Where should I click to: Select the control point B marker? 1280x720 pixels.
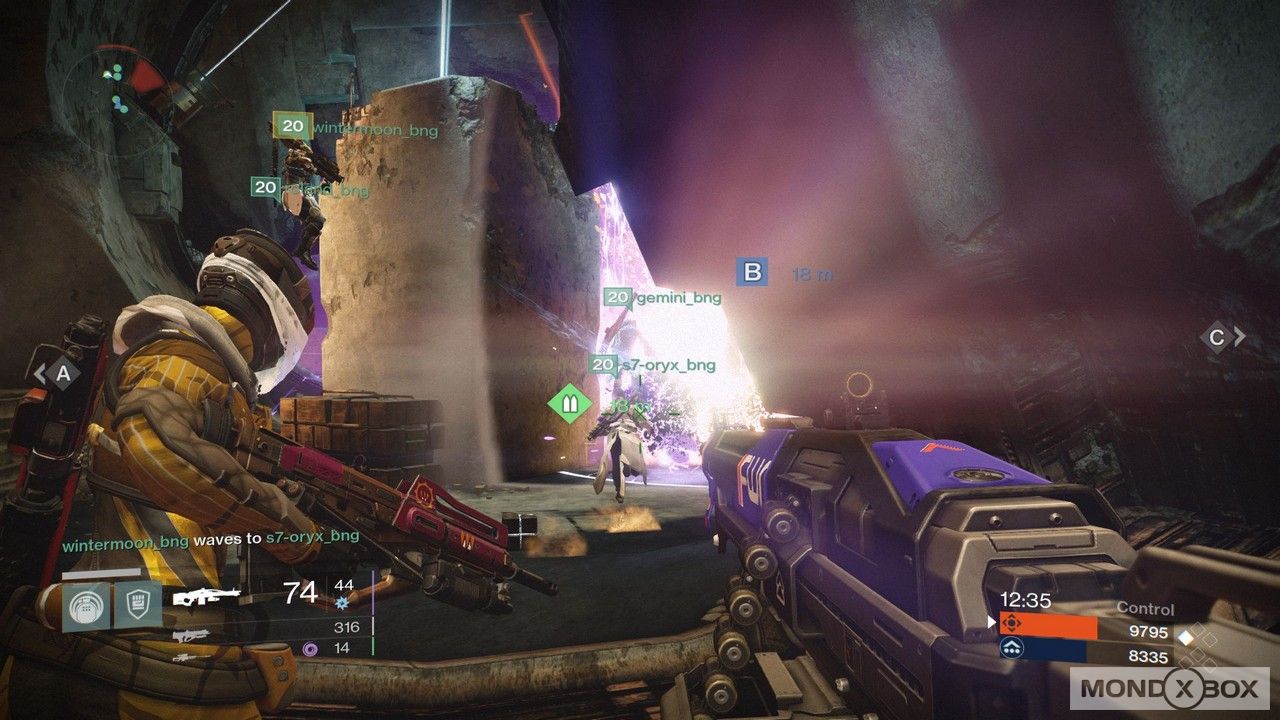[x=752, y=273]
